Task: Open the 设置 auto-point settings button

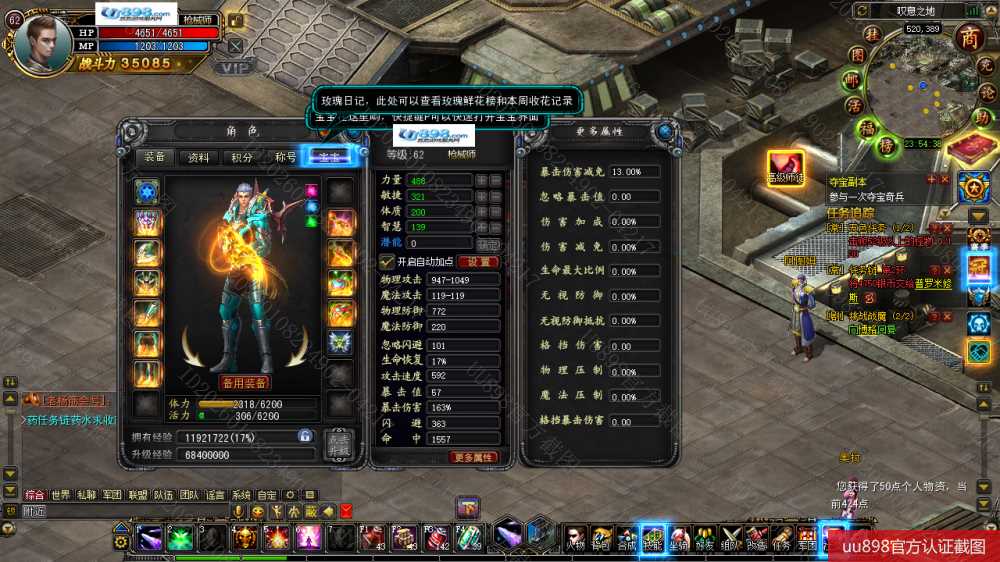Action: pos(477,261)
